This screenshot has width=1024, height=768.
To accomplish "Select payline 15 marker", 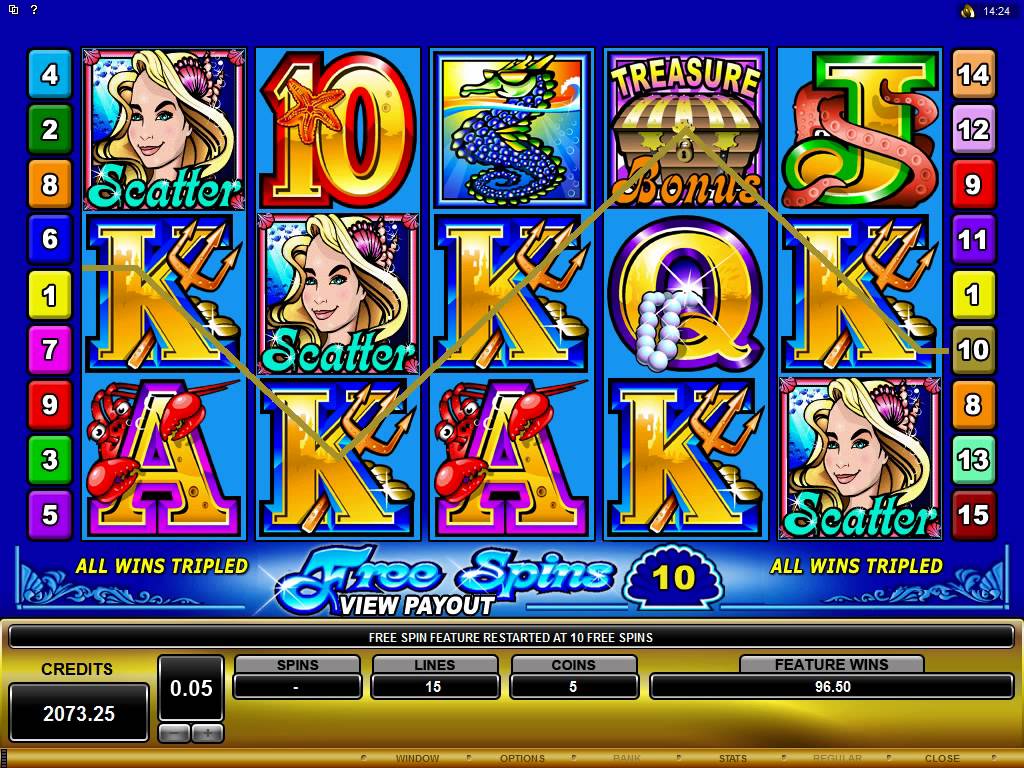I will [x=973, y=515].
